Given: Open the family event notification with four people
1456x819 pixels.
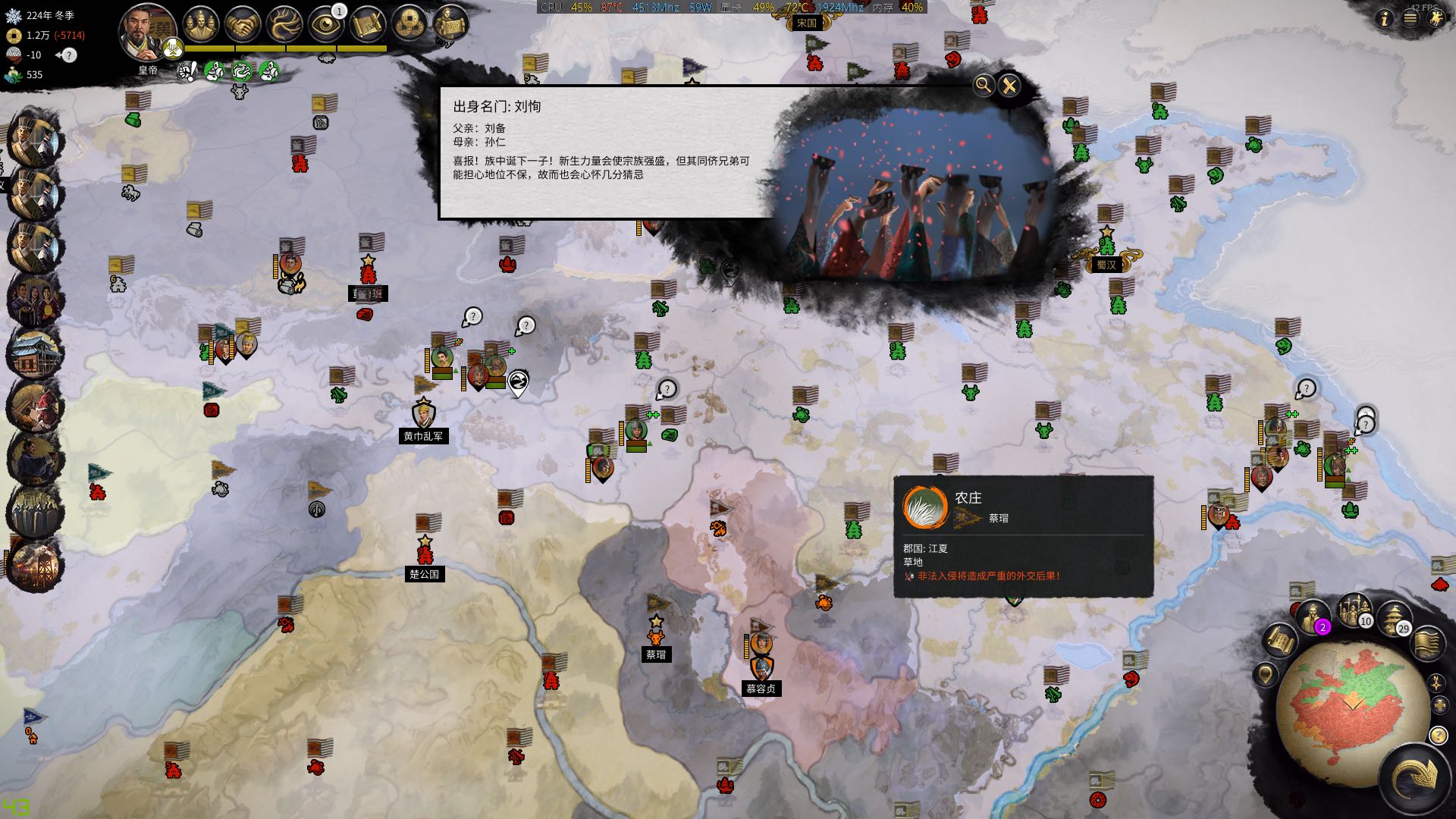Looking at the screenshot, I should tap(34, 300).
